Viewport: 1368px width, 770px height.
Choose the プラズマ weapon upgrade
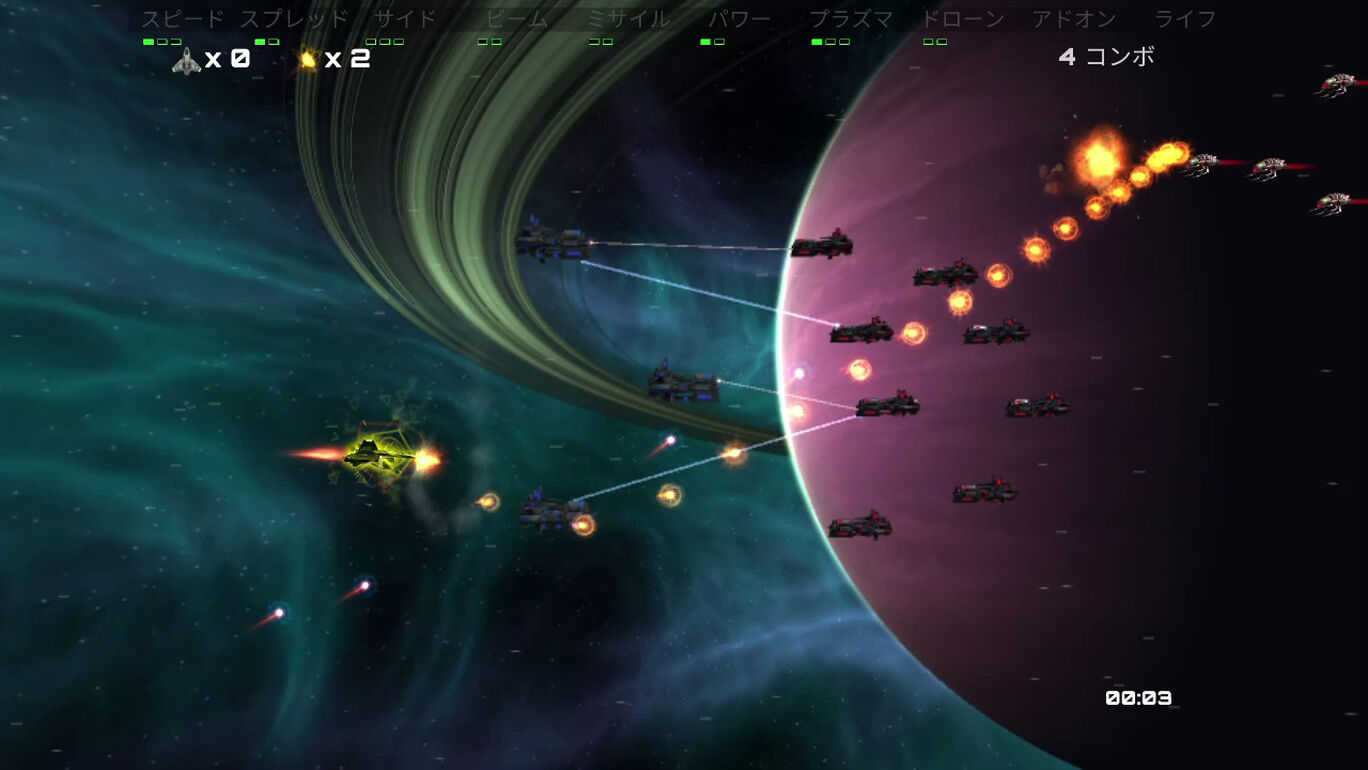851,19
